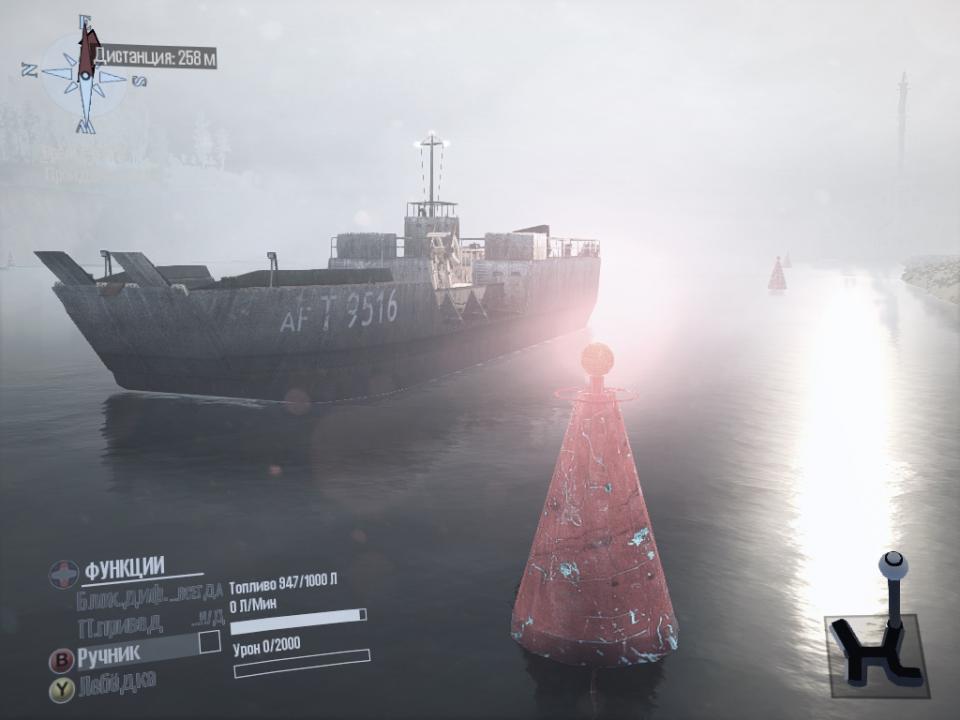Select the Лебёдка winch option

tap(117, 684)
